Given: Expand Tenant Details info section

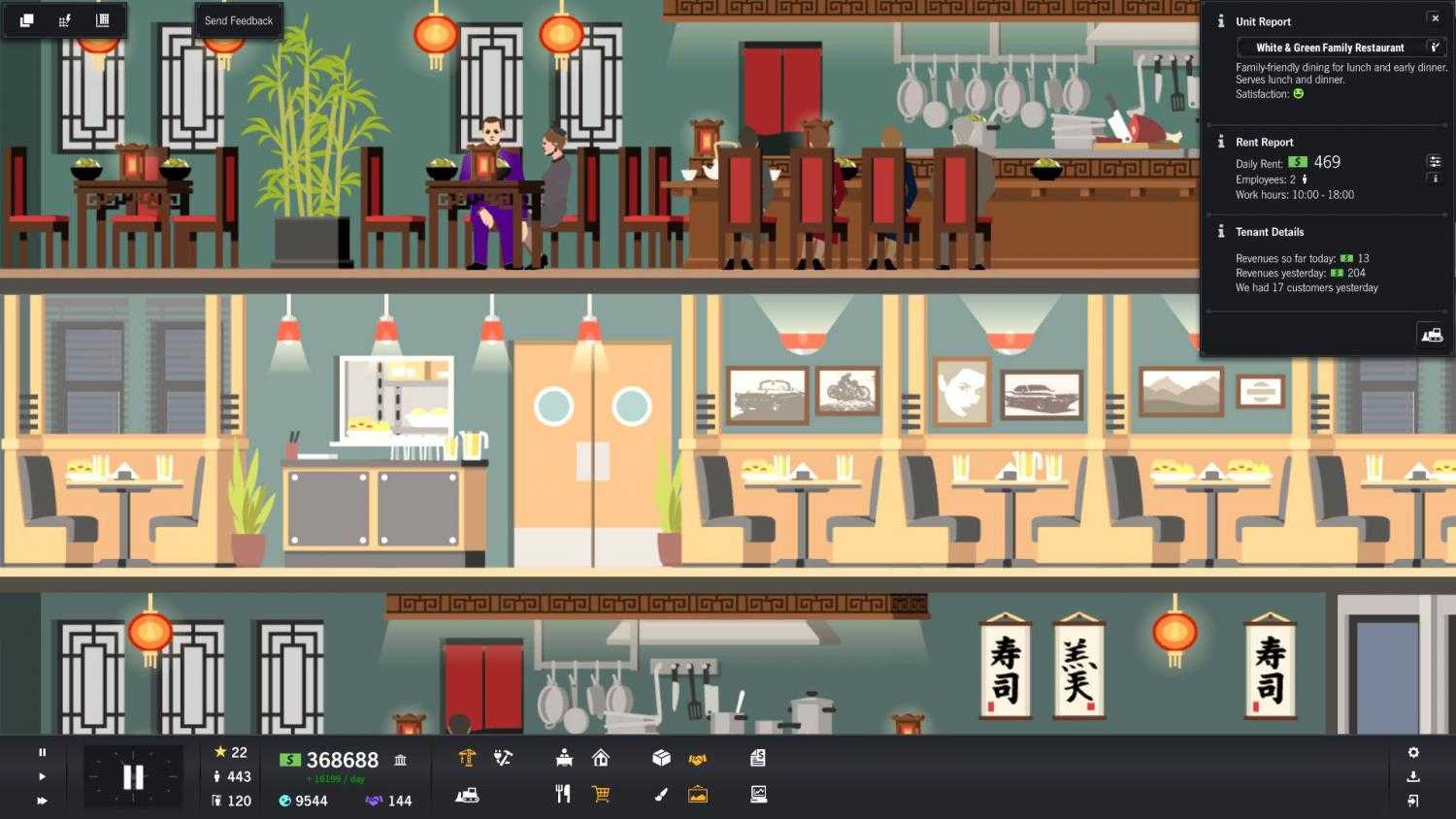Looking at the screenshot, I should click(x=1220, y=232).
